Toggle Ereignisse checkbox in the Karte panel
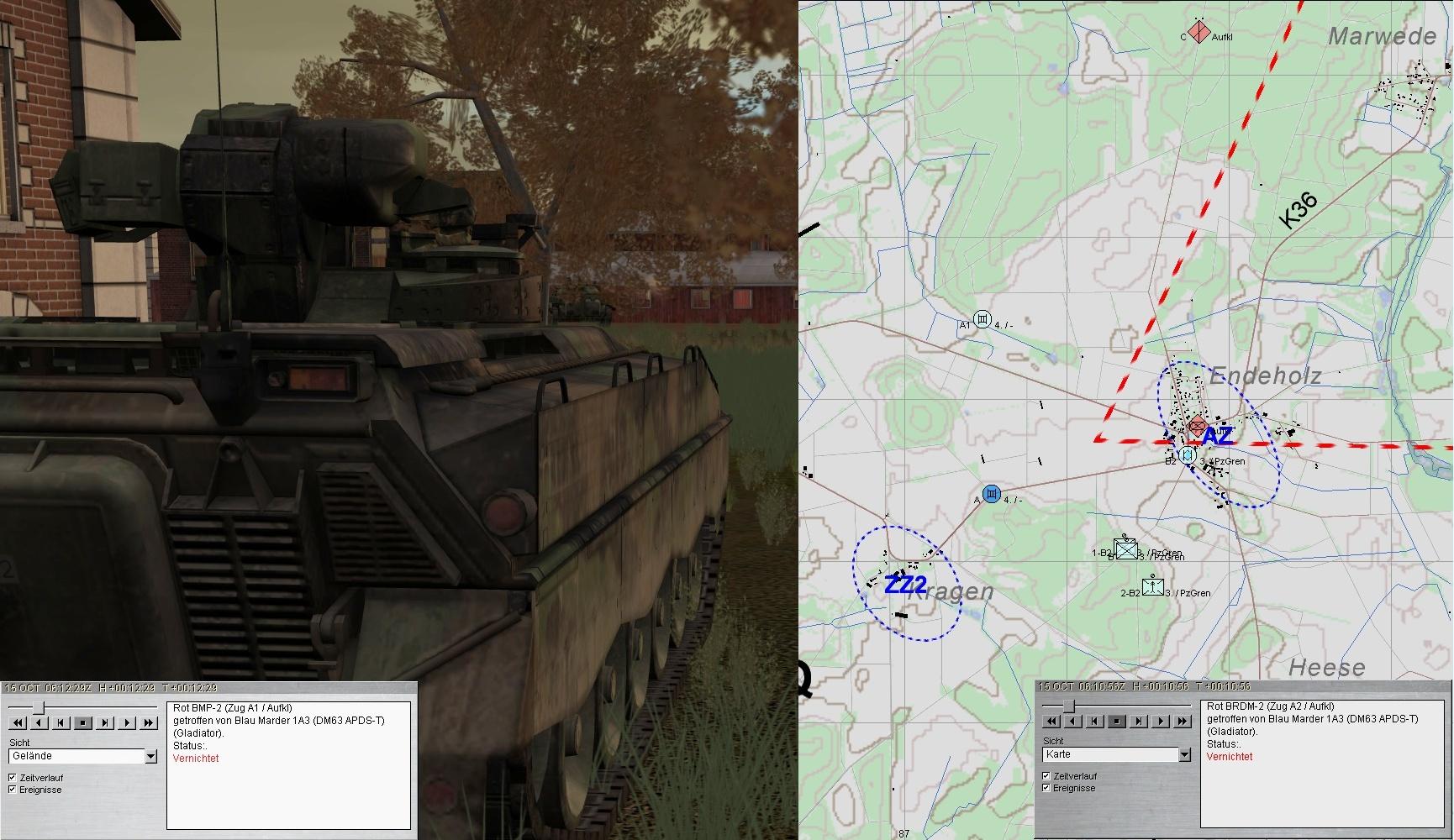The width and height of the screenshot is (1454, 840). (1046, 788)
